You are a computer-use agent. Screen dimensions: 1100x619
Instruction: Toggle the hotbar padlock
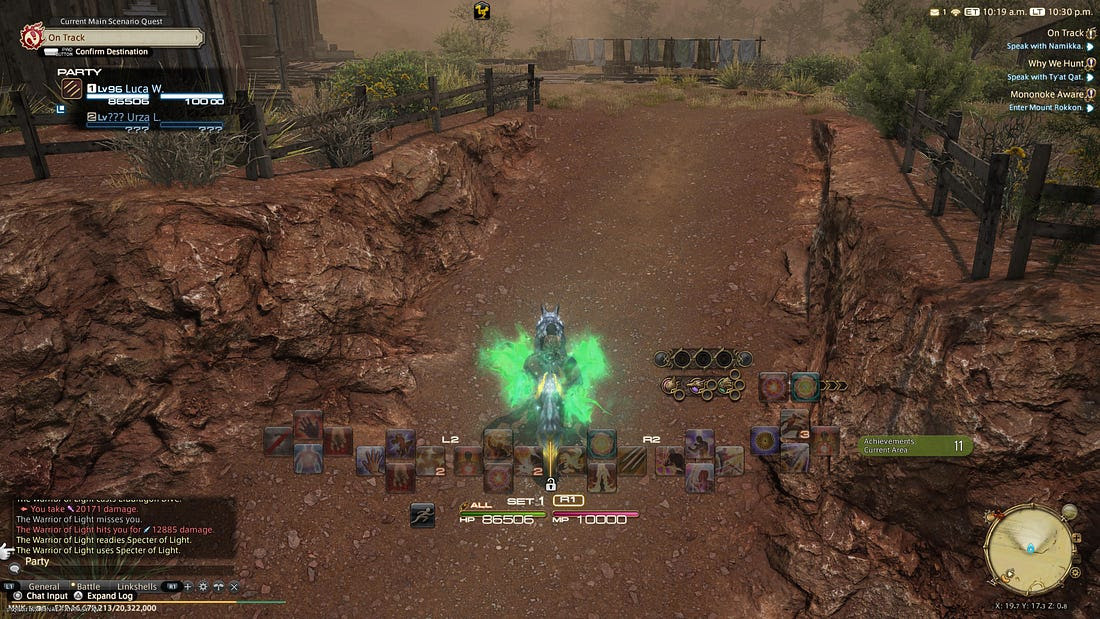(x=551, y=484)
